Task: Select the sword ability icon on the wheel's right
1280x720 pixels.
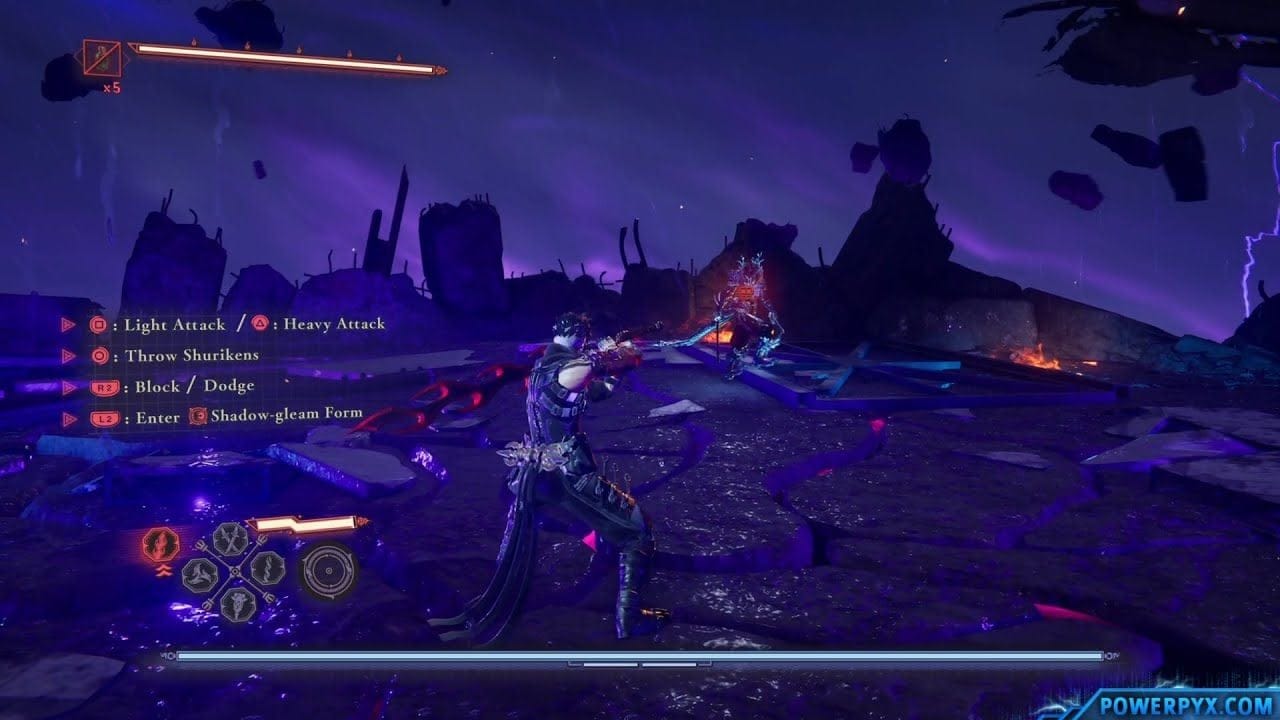Action: pos(266,568)
